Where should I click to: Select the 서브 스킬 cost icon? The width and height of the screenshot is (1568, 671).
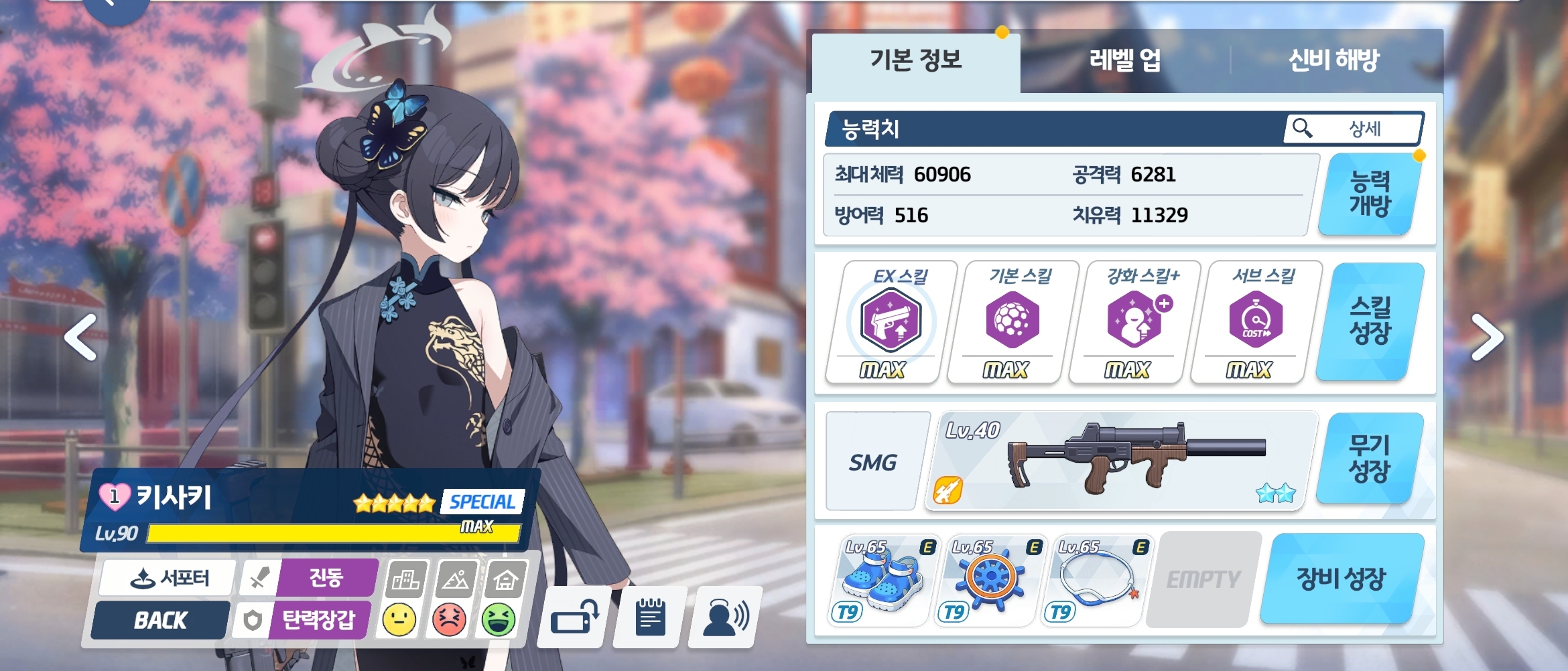pyautogui.click(x=1255, y=321)
